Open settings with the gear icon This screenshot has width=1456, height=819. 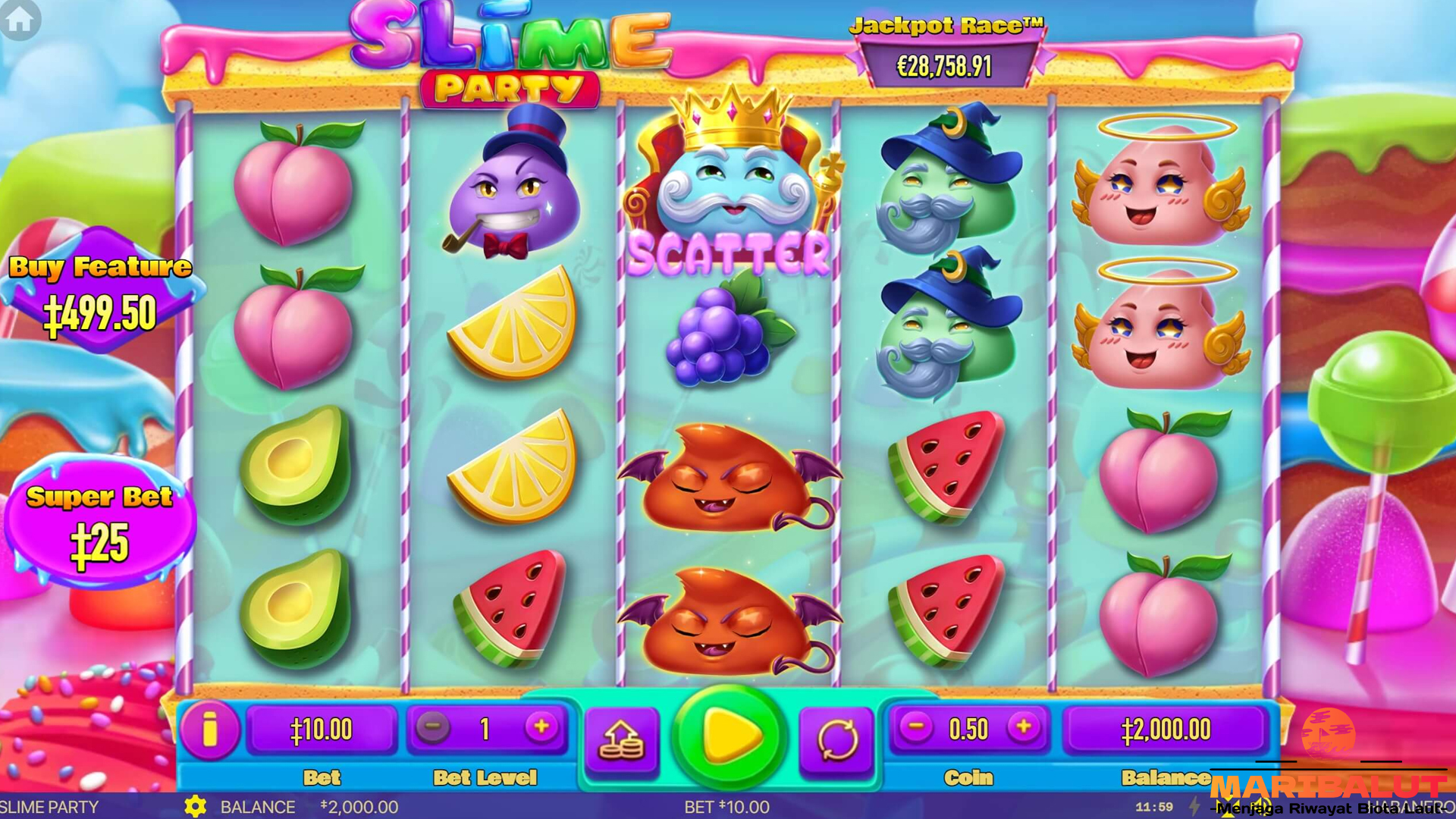194,807
